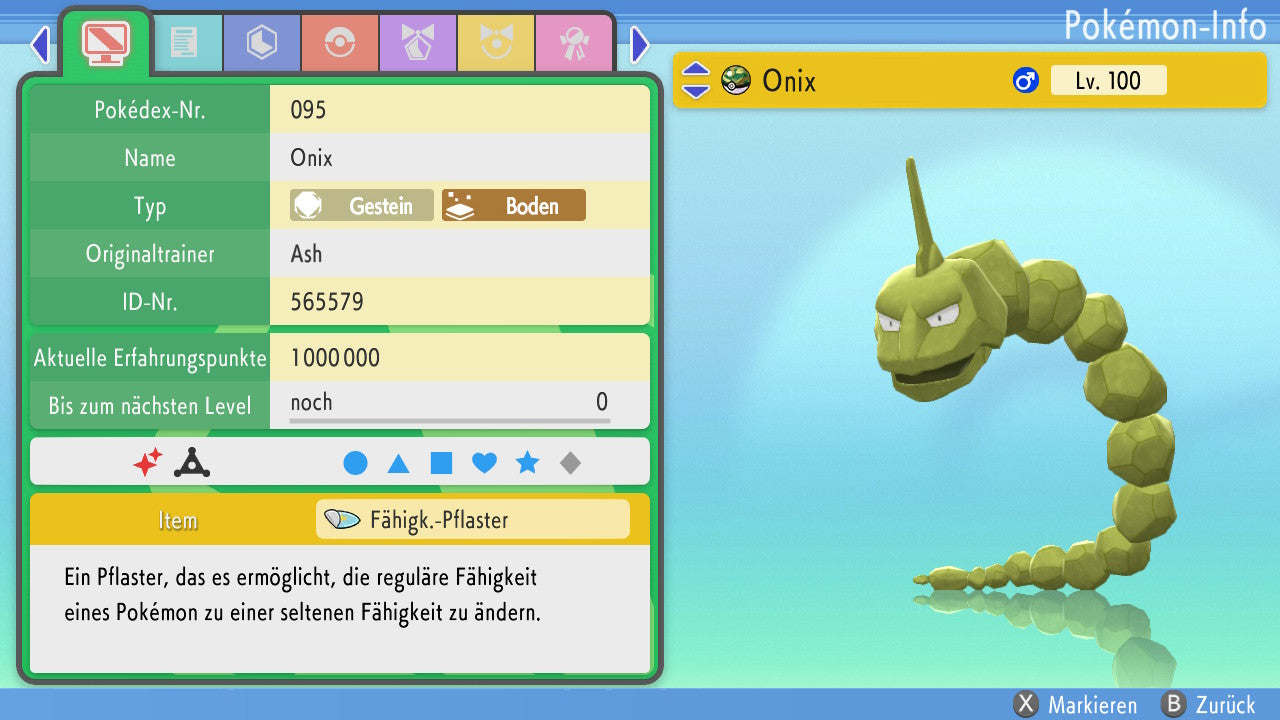This screenshot has height=720, width=1280.
Task: Click the red shiny sparkle icon
Action: tap(147, 462)
